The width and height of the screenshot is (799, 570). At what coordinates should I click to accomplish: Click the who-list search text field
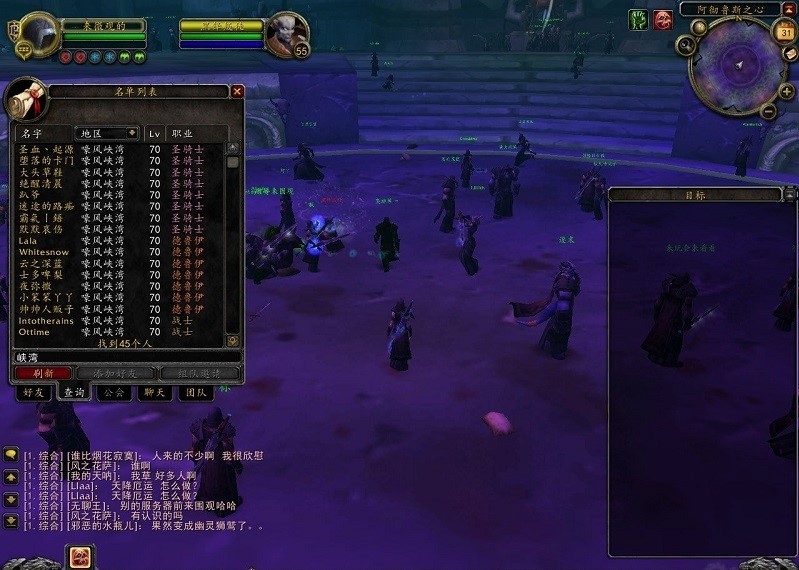[x=125, y=356]
